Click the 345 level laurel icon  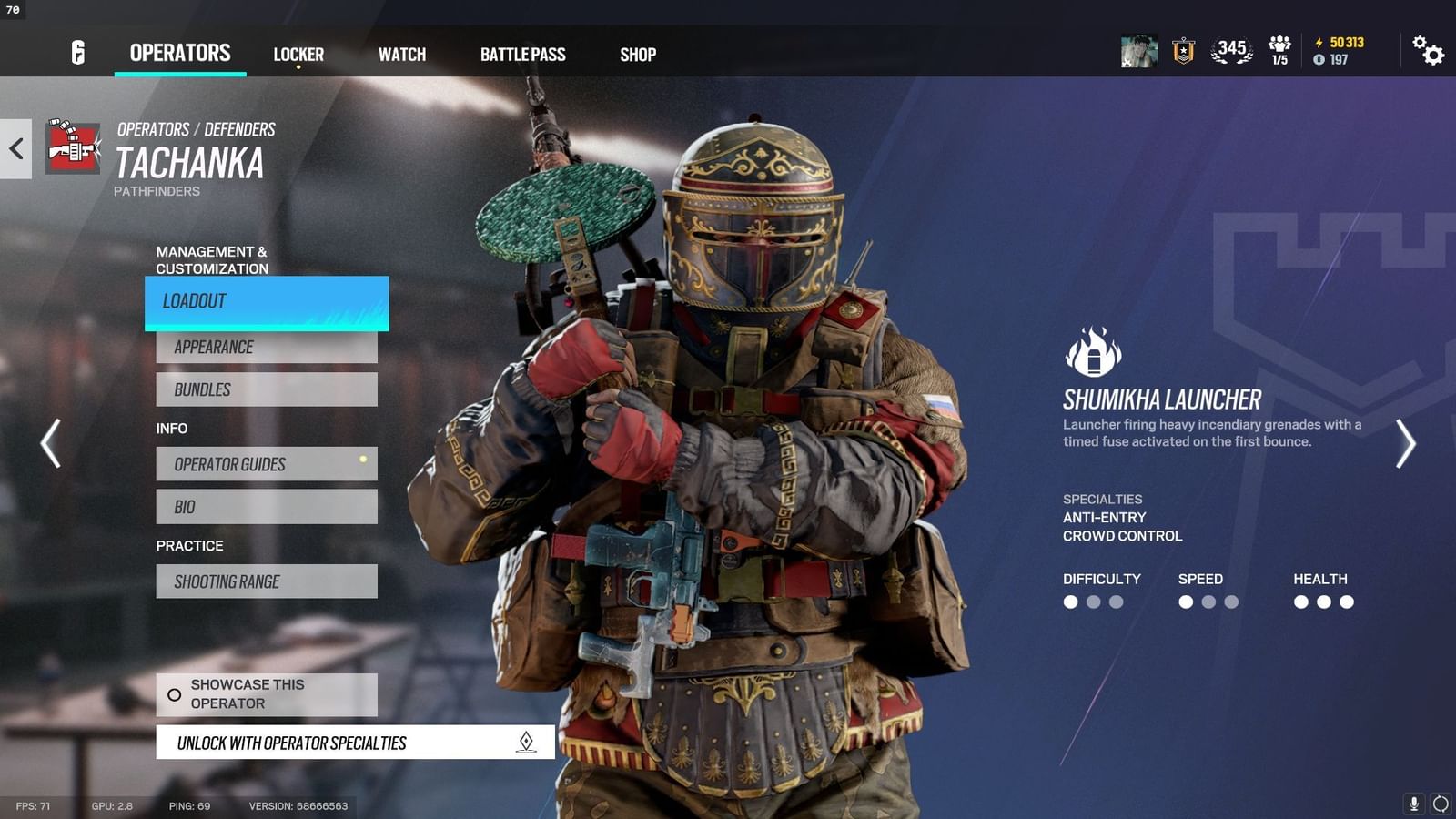1228,53
